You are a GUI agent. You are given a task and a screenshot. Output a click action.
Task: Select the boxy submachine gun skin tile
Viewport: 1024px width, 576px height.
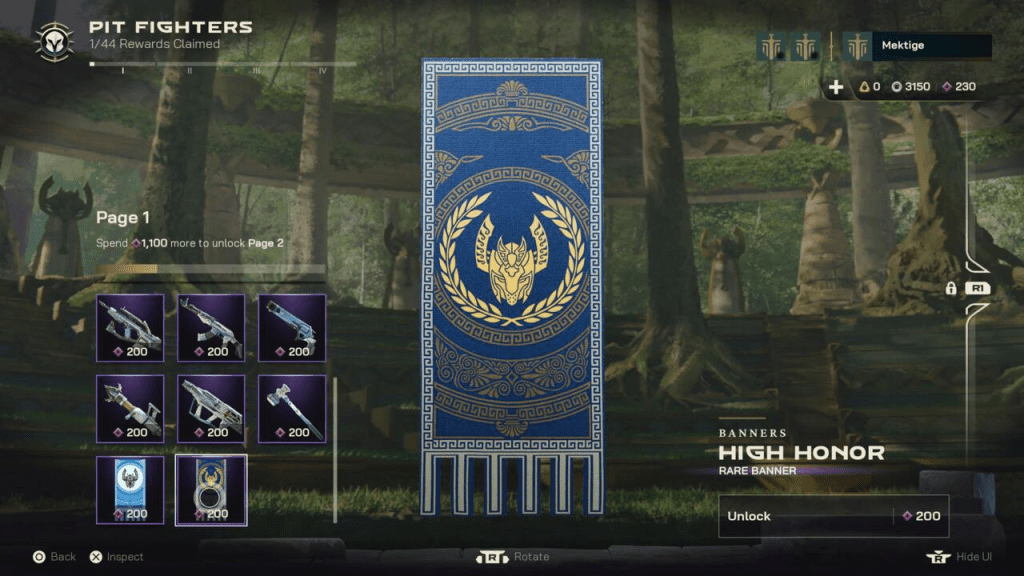211,408
